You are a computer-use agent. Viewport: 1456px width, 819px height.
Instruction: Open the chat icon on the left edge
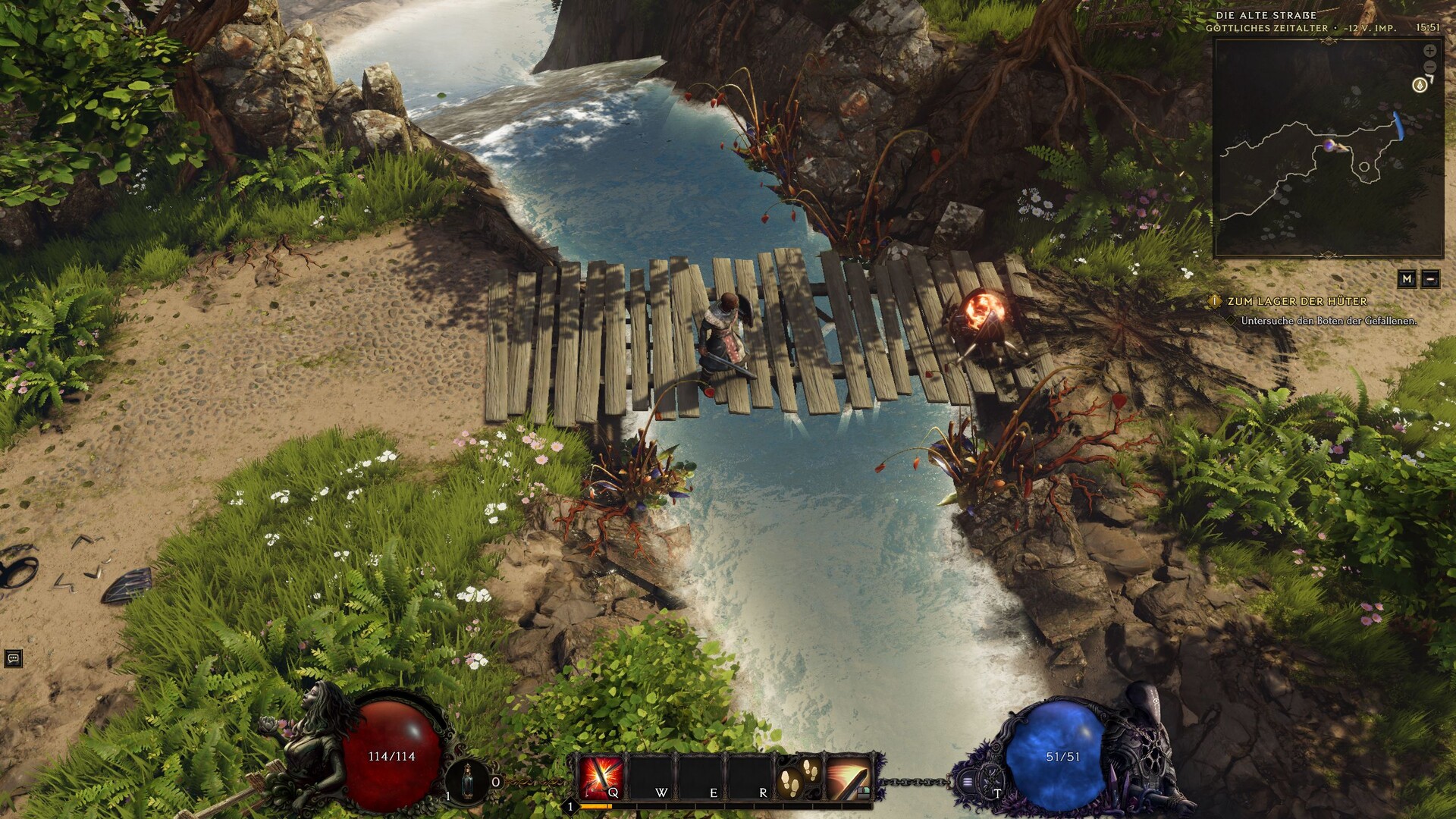coord(13,658)
